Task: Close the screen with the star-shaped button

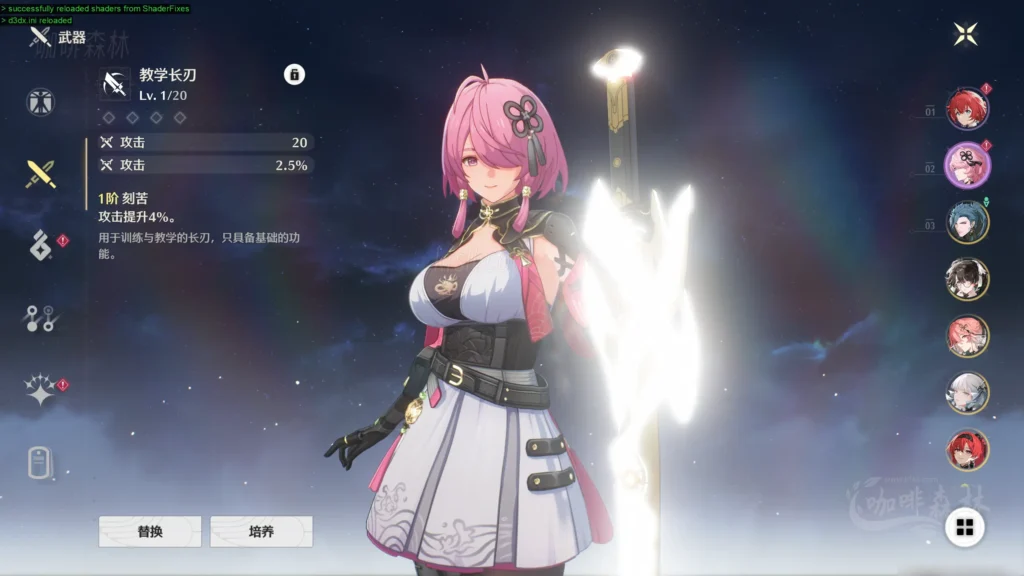Action: pos(966,34)
